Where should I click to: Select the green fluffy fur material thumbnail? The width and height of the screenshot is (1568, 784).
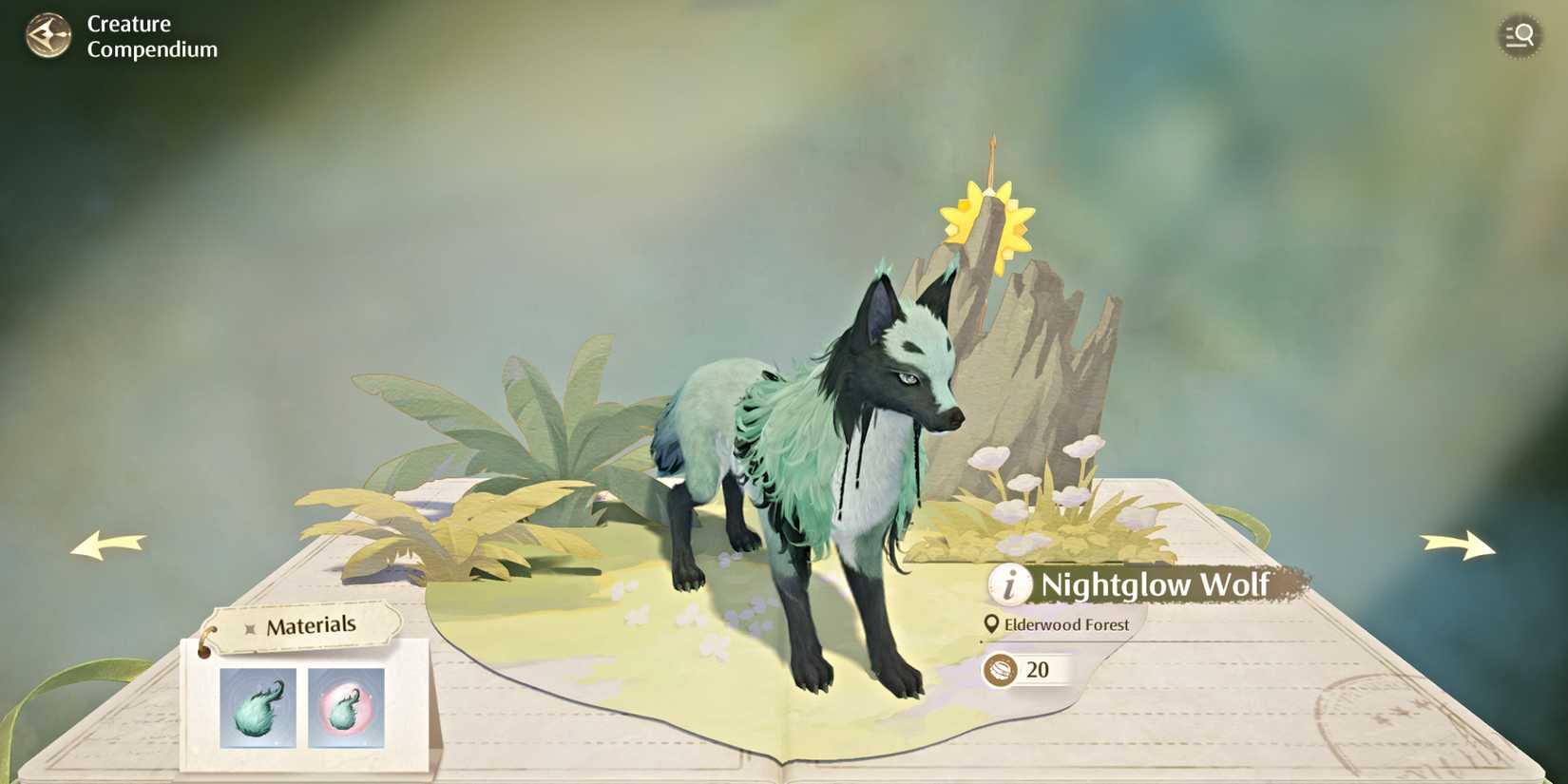pyautogui.click(x=257, y=709)
